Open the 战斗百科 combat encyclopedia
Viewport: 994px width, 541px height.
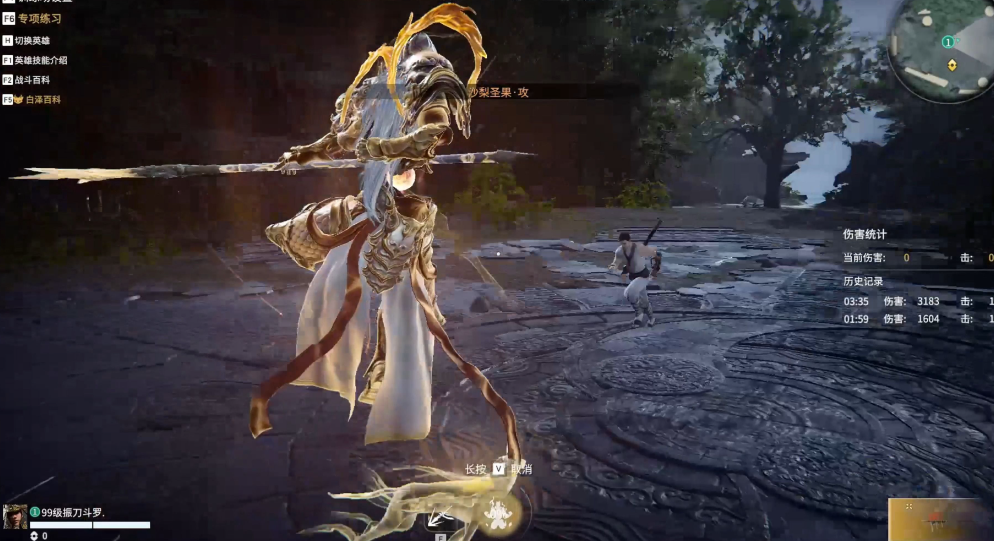coord(31,80)
